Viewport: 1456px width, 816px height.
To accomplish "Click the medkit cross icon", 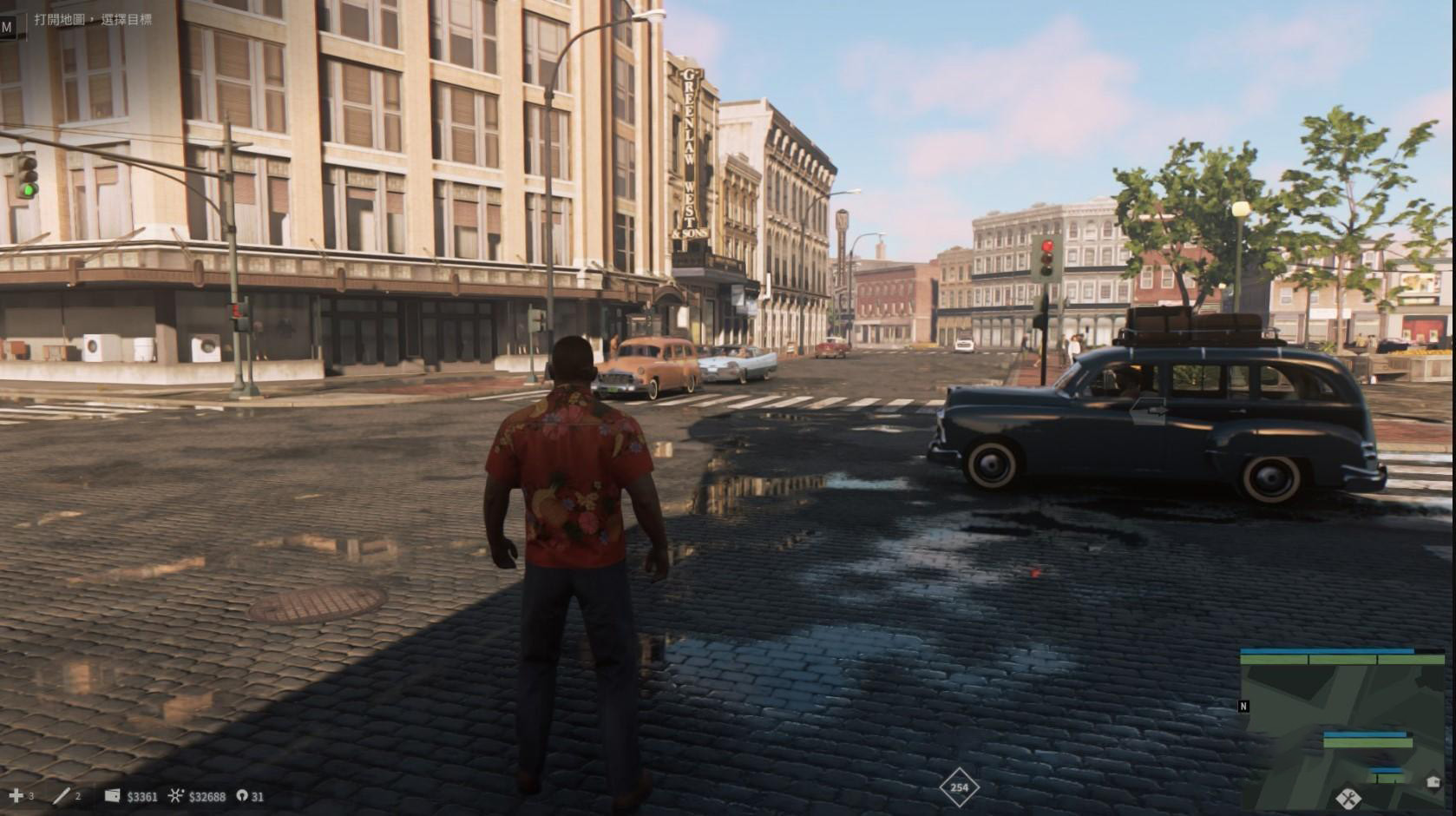I will (x=16, y=795).
